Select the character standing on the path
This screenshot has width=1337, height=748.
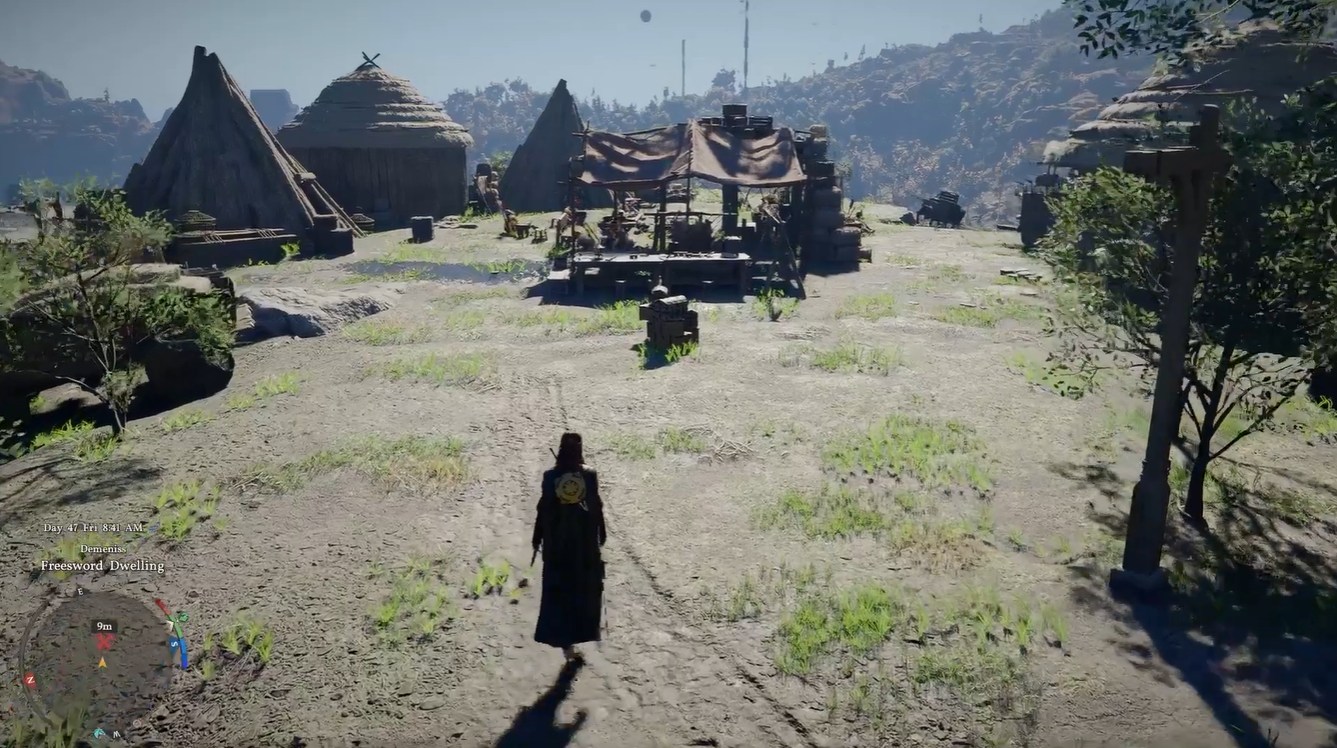click(x=564, y=530)
